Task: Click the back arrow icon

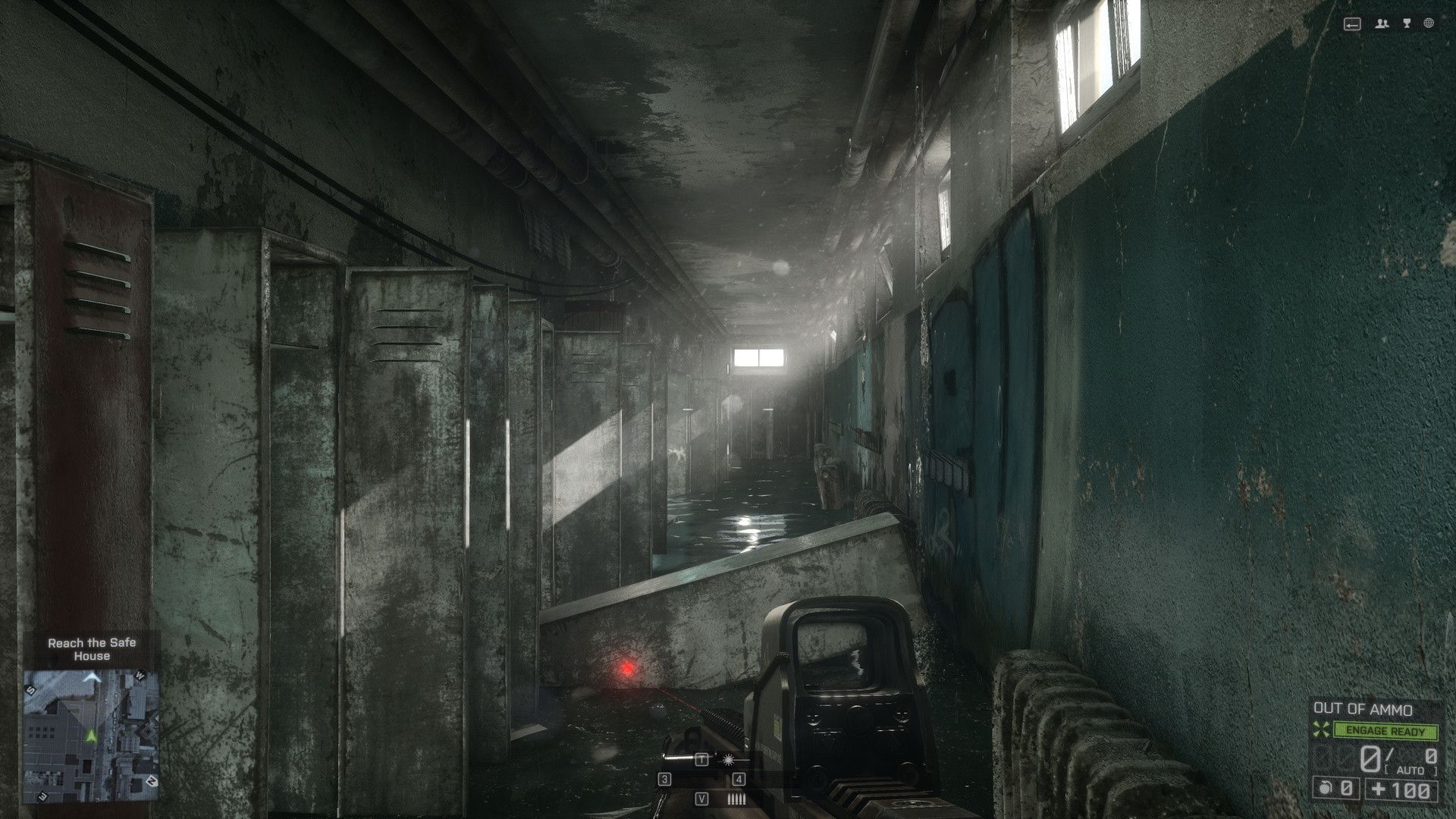Action: point(1352,24)
